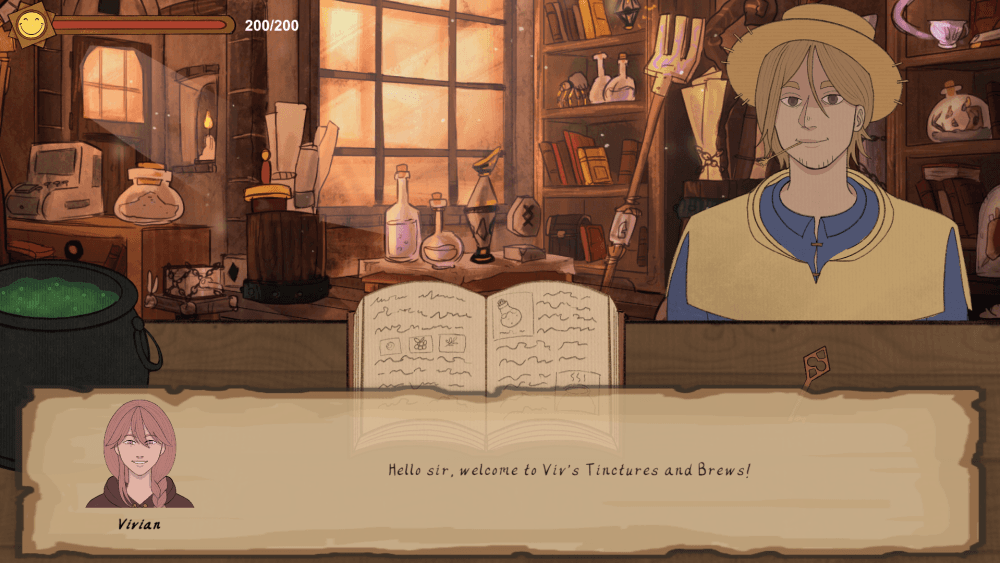Open the recipe book on the counter

tap(486, 340)
